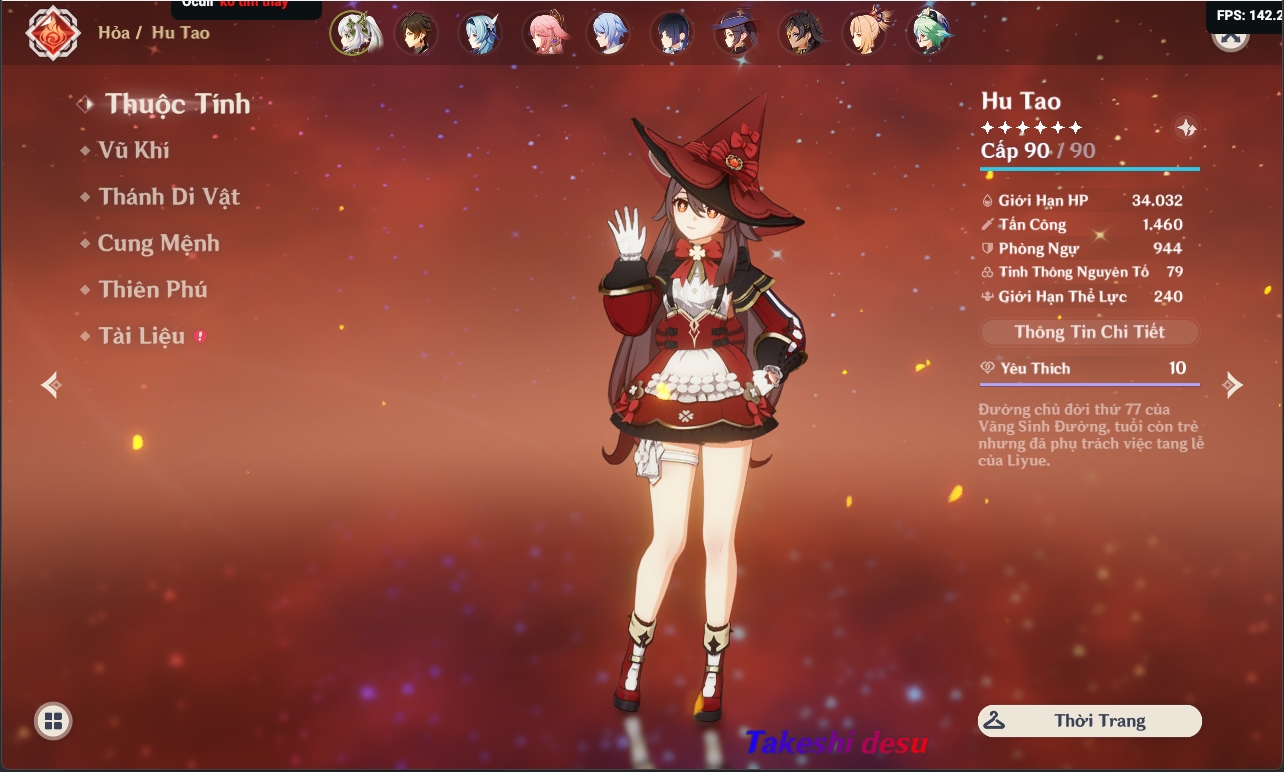Image resolution: width=1284 pixels, height=772 pixels.
Task: Open the Thời Trang outfit button
Action: [x=1089, y=721]
